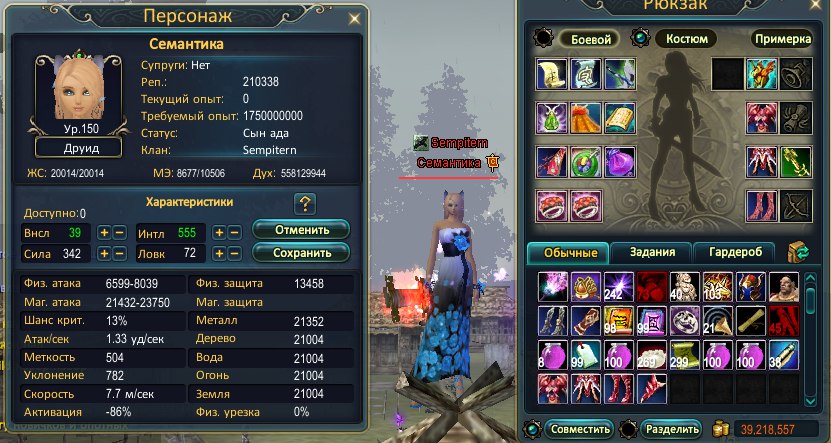Viewport: 831px width, 443px height.
Task: Open the Гардероб tab
Action: click(732, 252)
